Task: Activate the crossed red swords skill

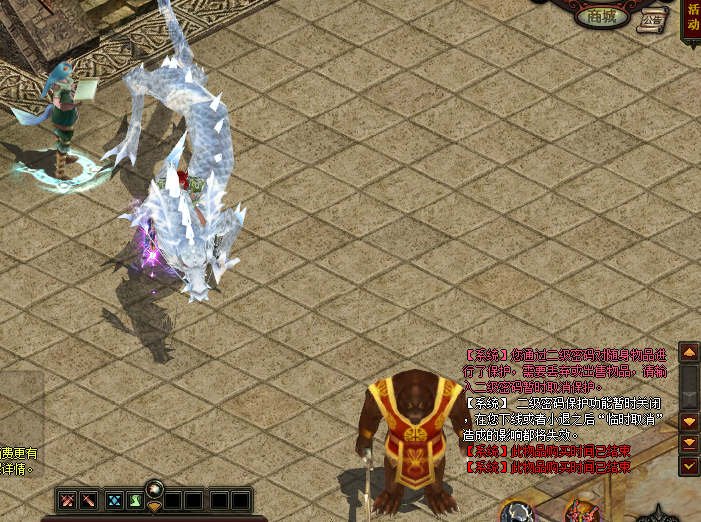Action: pyautogui.click(x=68, y=500)
